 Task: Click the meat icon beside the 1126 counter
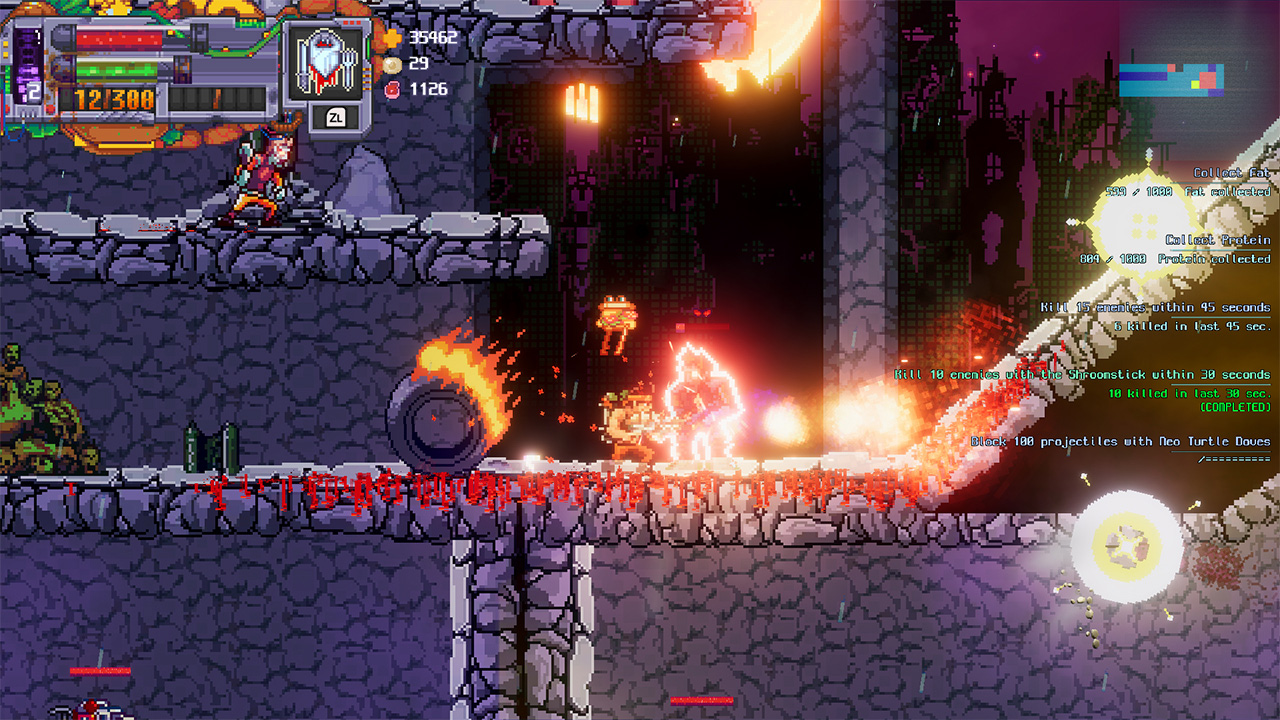(394, 90)
